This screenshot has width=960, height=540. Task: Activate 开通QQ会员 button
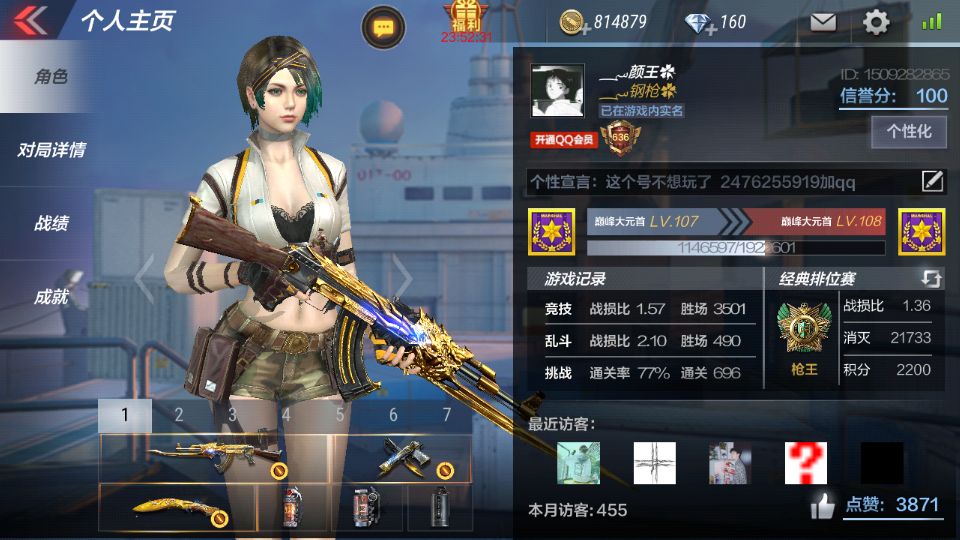tap(564, 140)
